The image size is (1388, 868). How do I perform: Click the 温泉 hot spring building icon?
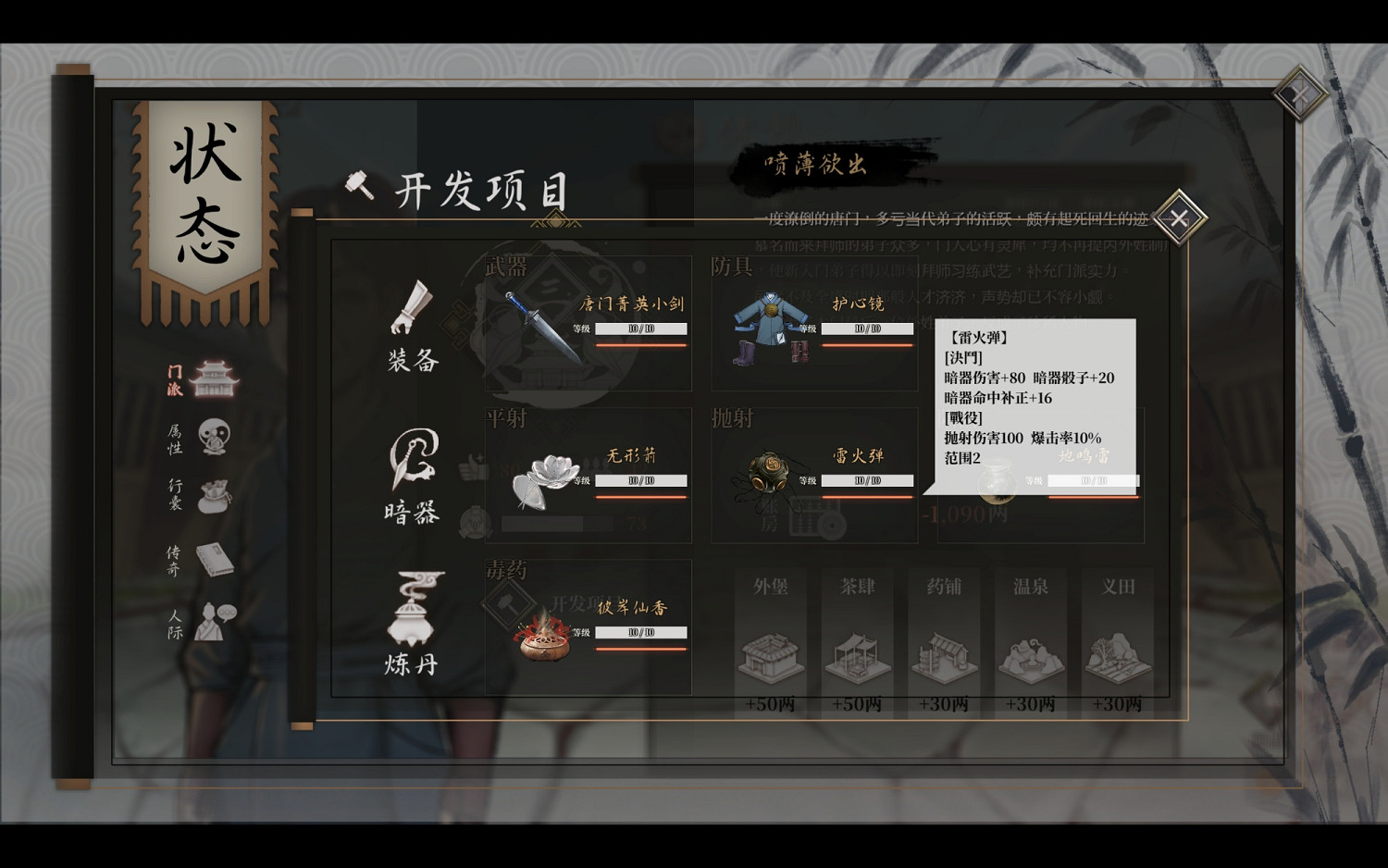coord(1029,652)
